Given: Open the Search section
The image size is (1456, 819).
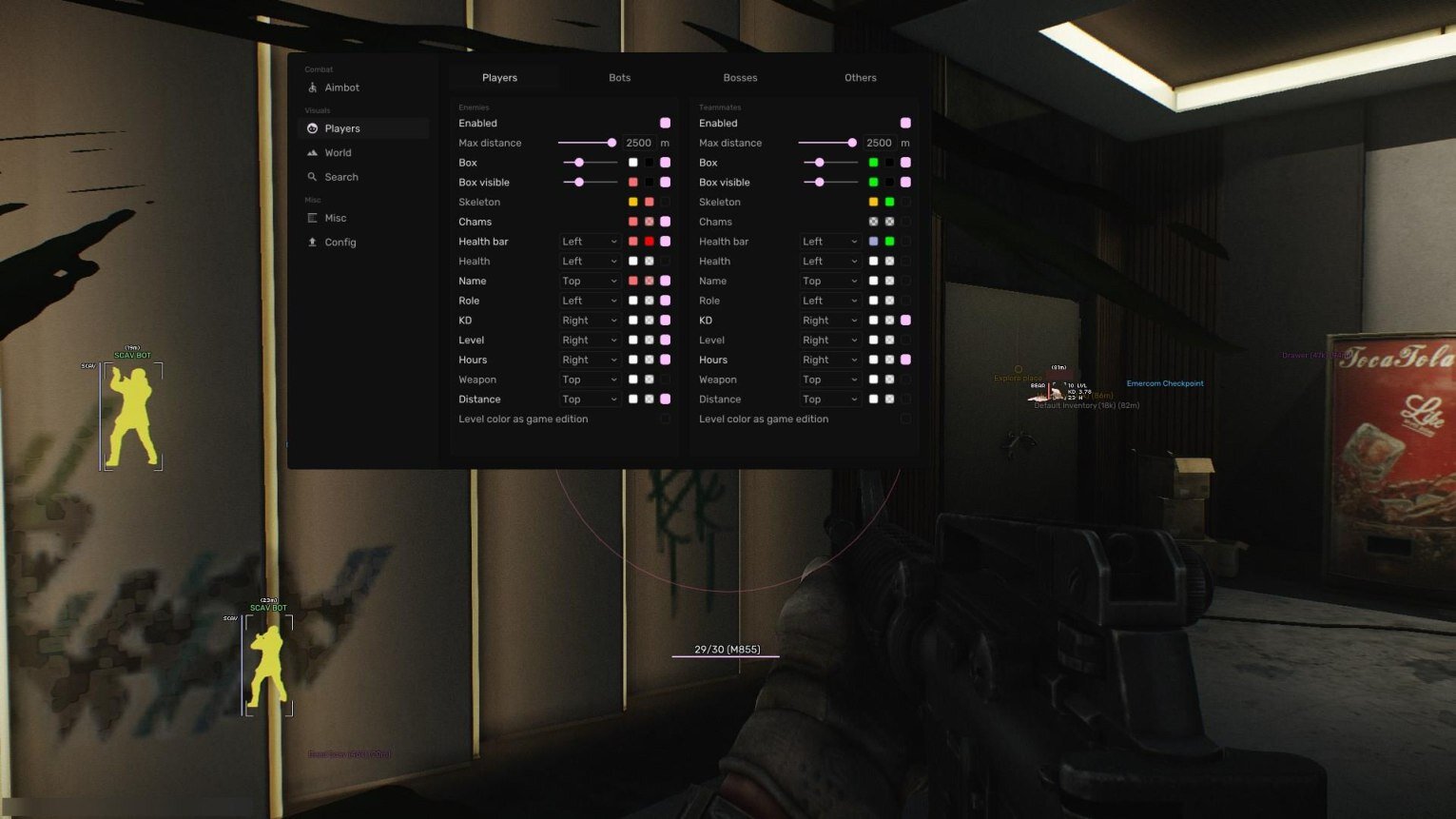Looking at the screenshot, I should tap(340, 177).
